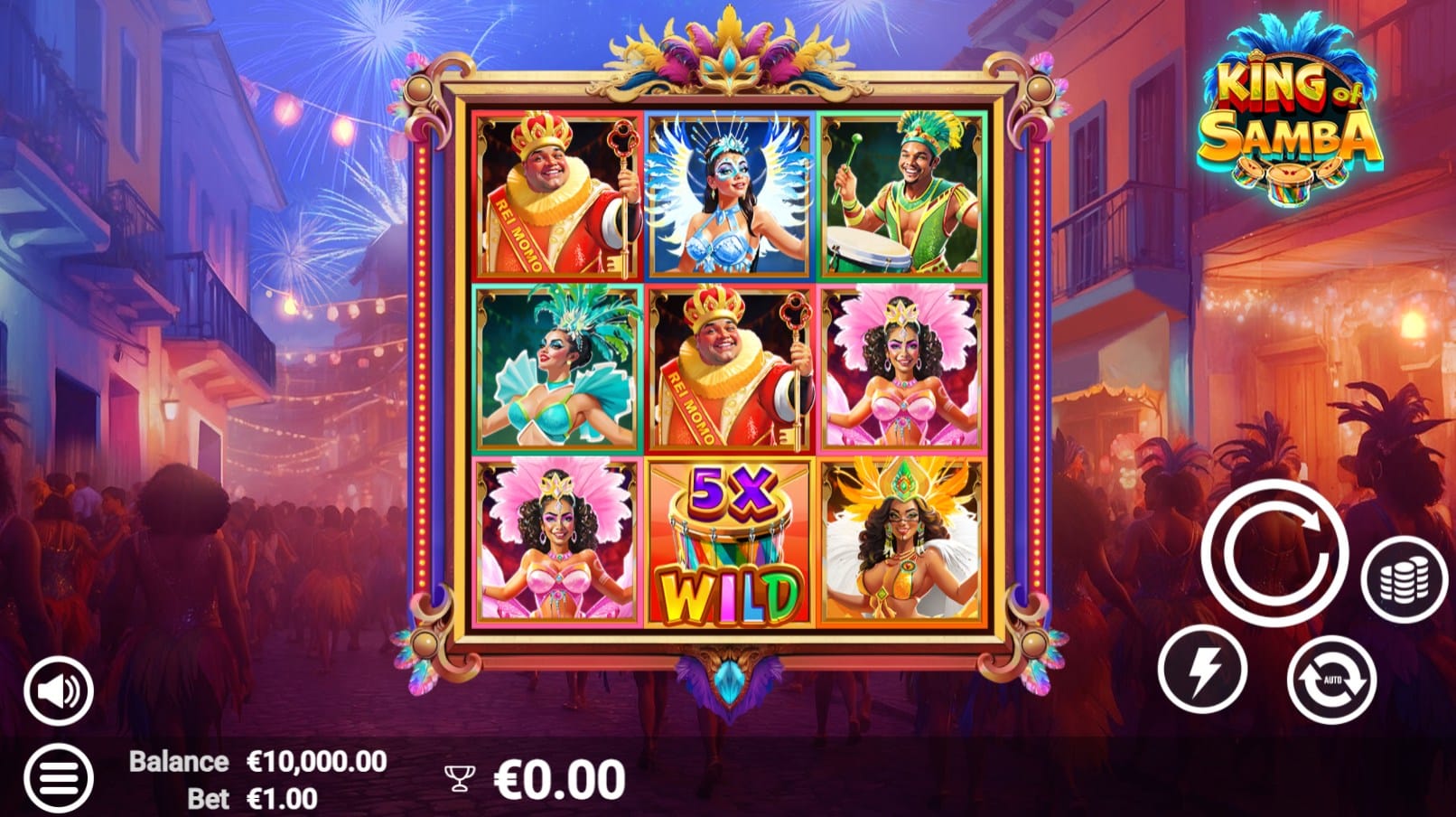Start autoplay with the AUTO button

click(1331, 679)
